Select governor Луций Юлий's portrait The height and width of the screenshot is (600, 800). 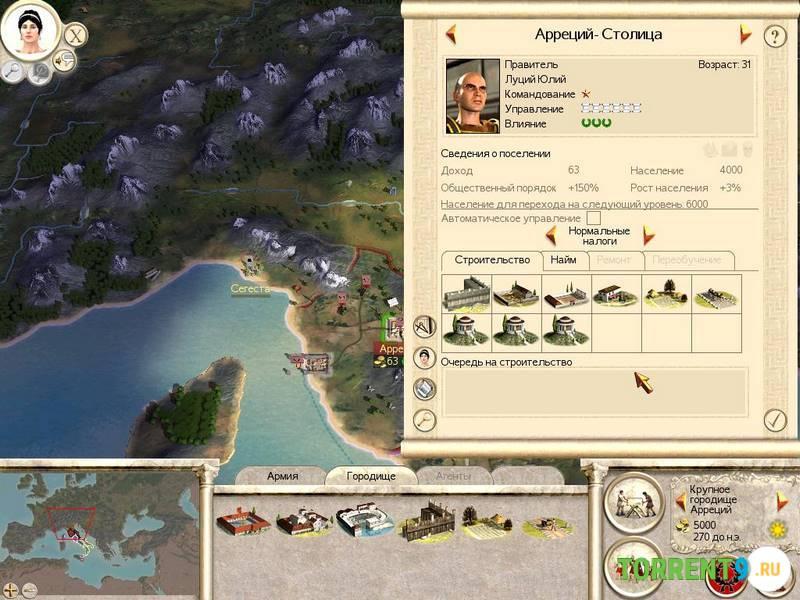click(x=472, y=95)
